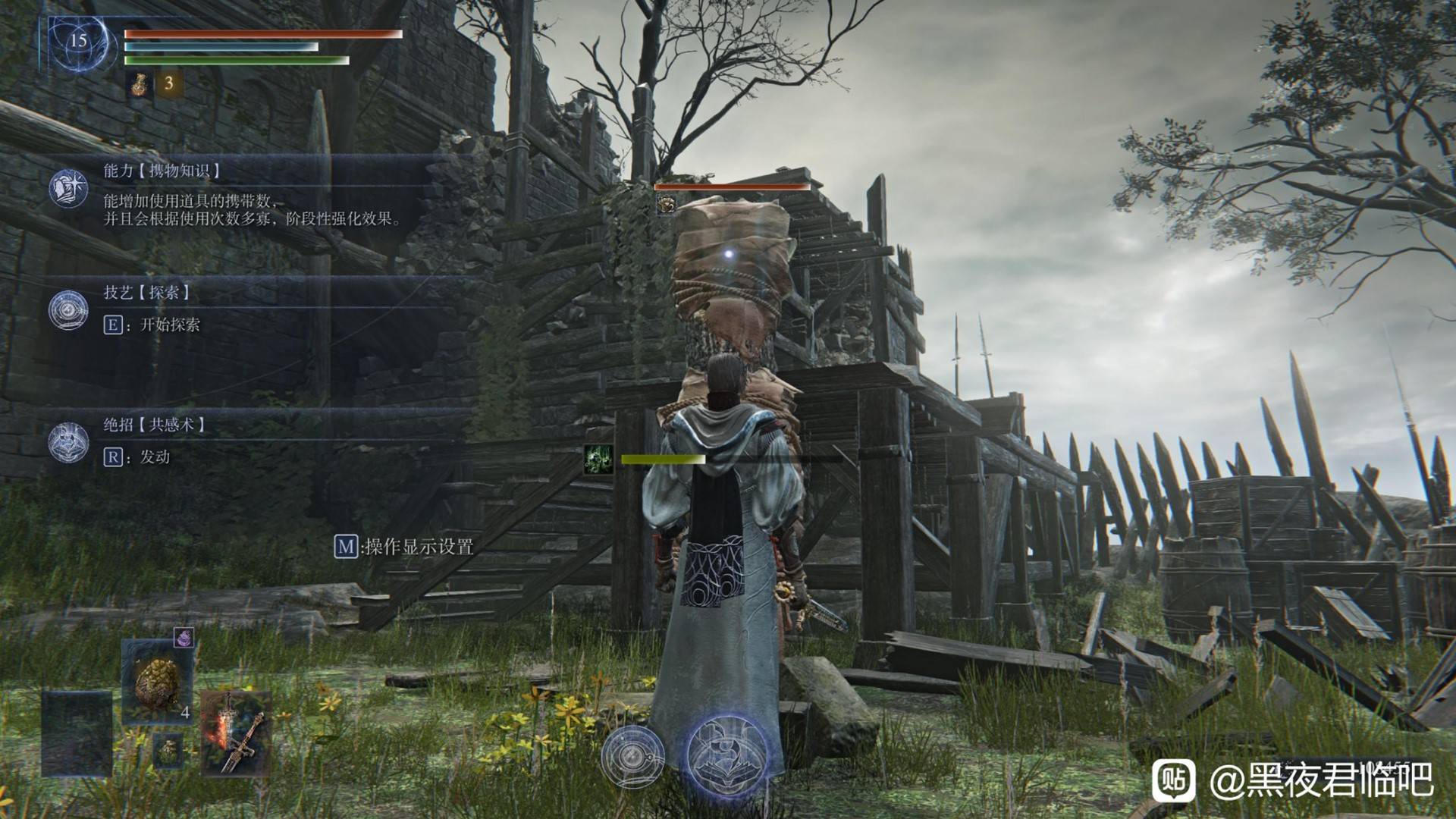Click the small purple icon above item slot
Screen dimensions: 1456x819
tap(184, 639)
